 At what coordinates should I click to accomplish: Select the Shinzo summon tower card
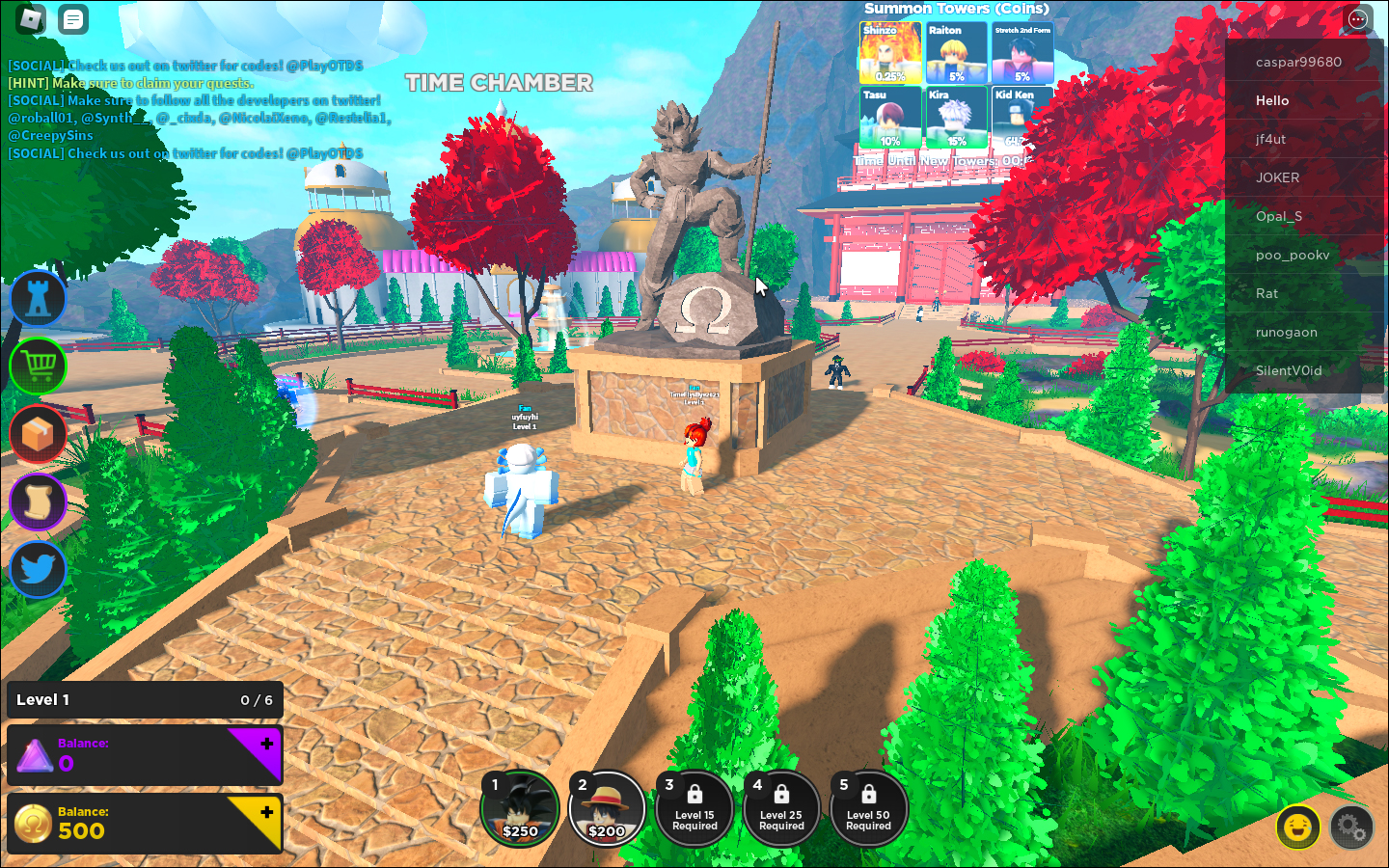[890, 50]
